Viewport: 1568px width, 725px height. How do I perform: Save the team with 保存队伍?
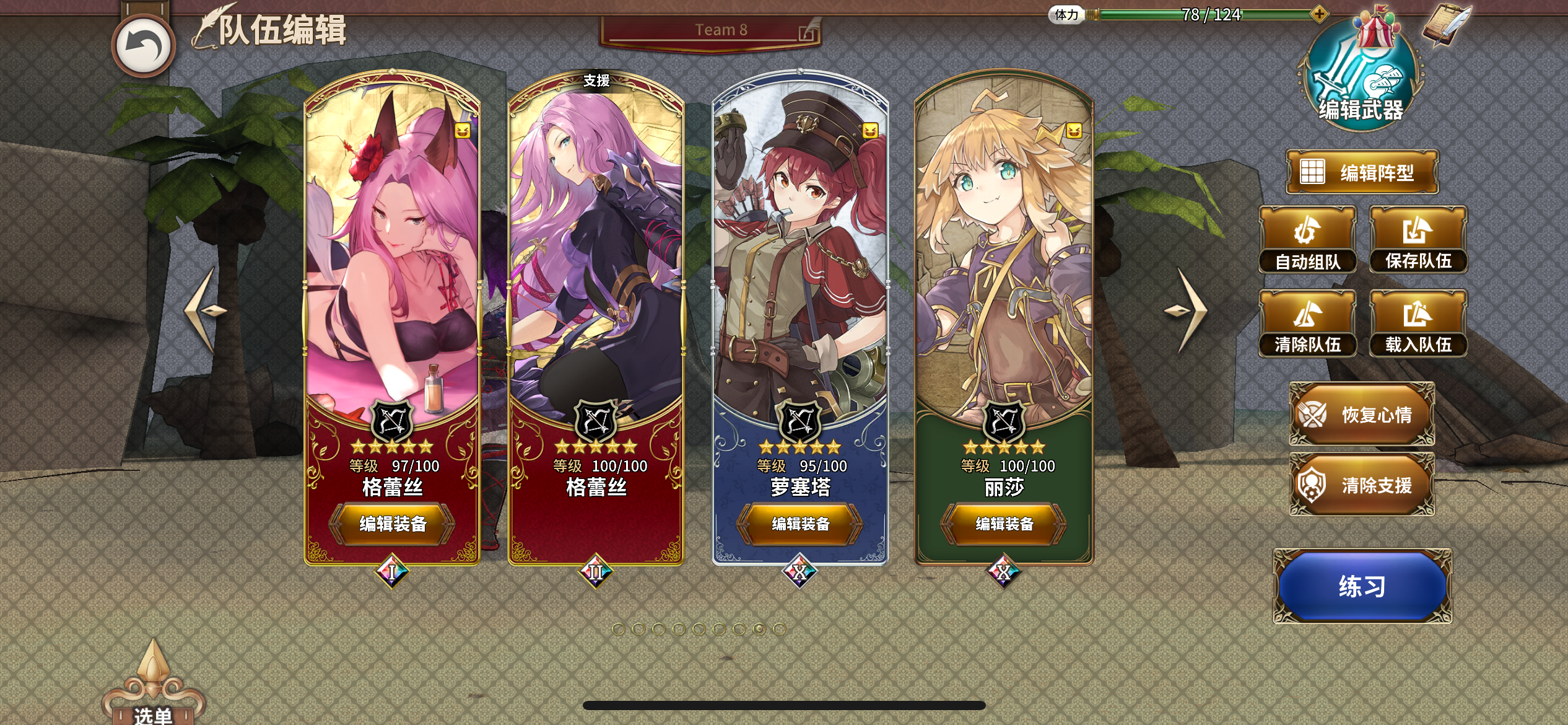click(1419, 239)
